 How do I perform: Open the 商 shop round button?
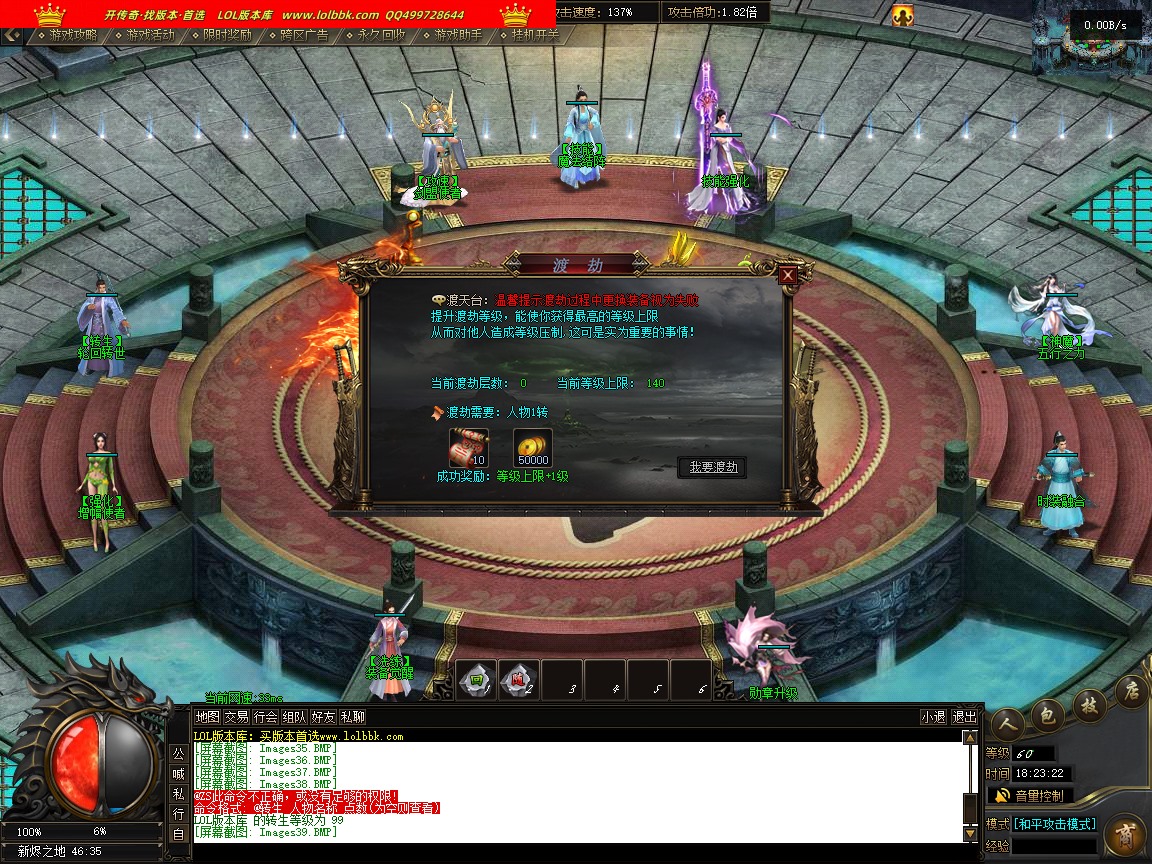pos(1125,833)
